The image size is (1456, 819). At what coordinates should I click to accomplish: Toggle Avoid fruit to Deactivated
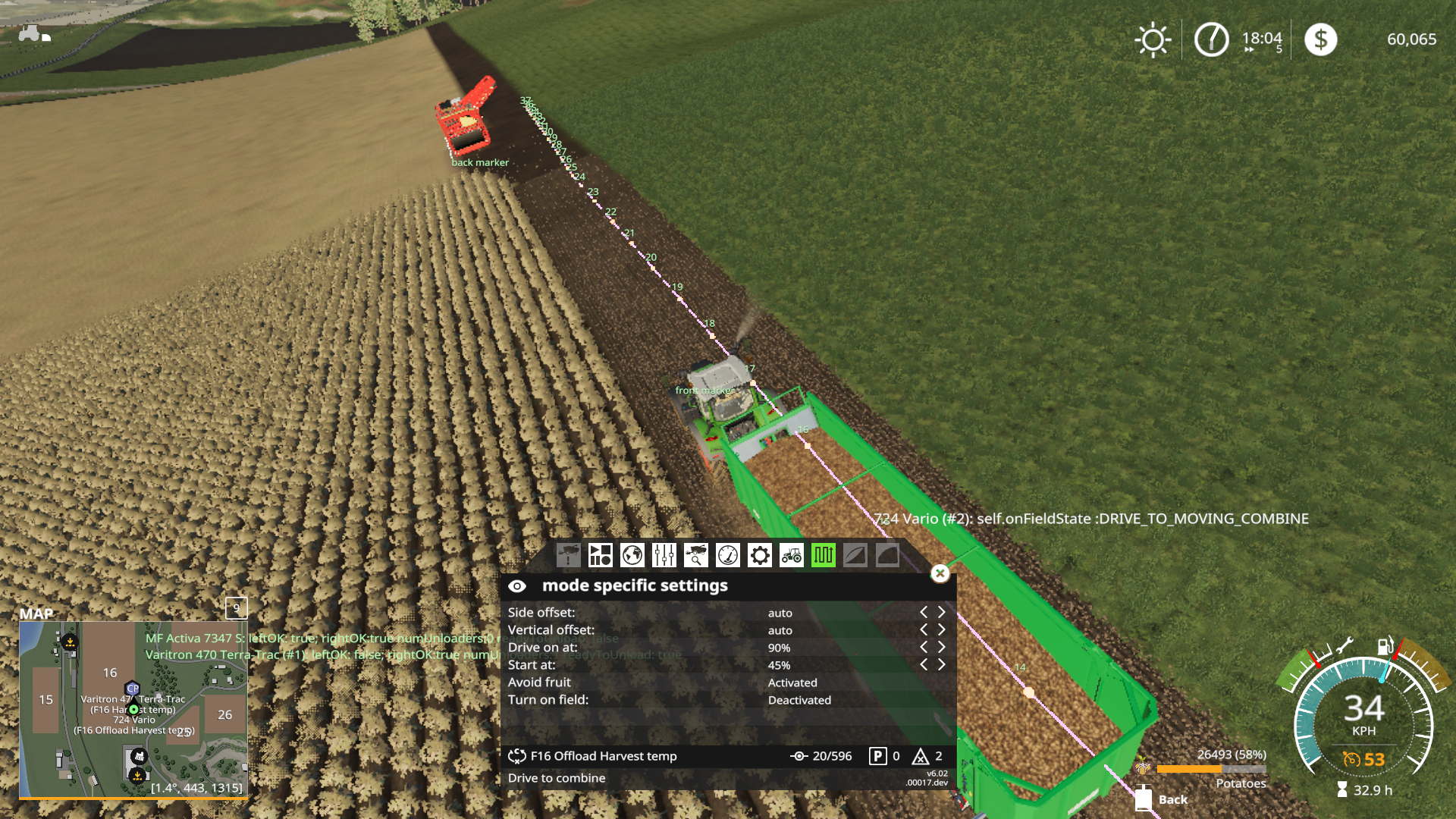792,682
